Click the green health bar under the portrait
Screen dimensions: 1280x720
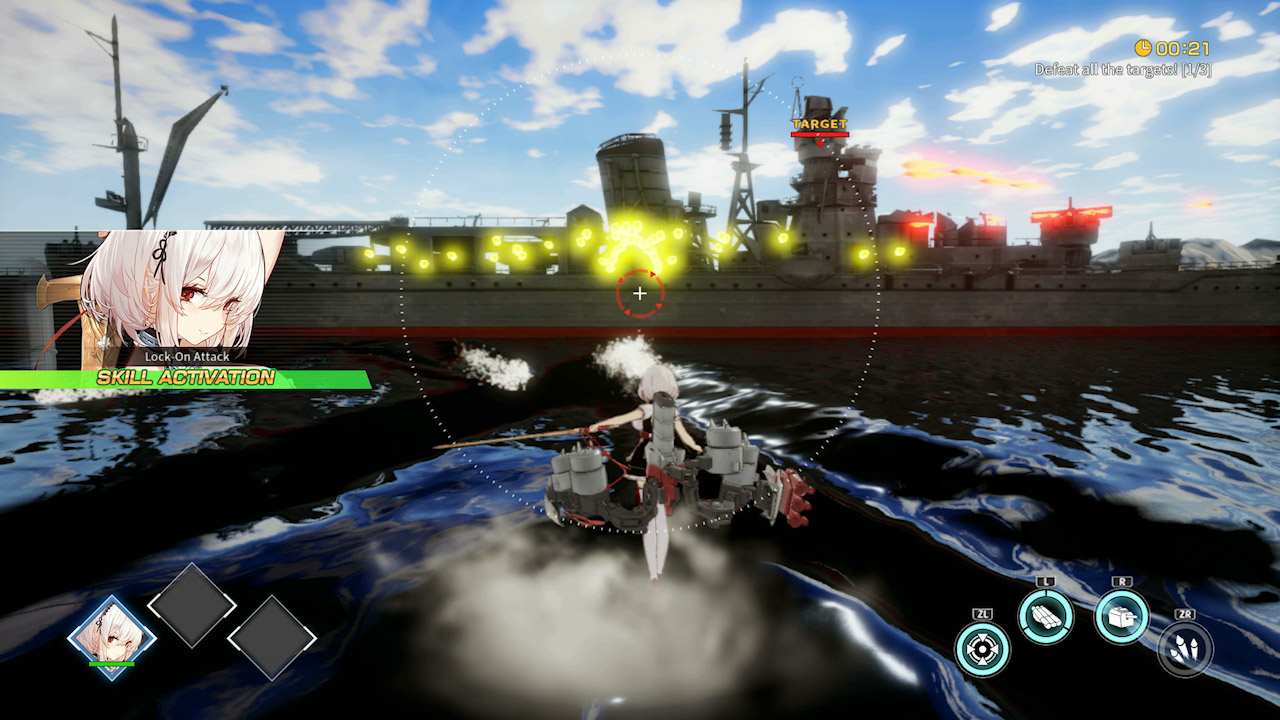(x=110, y=664)
